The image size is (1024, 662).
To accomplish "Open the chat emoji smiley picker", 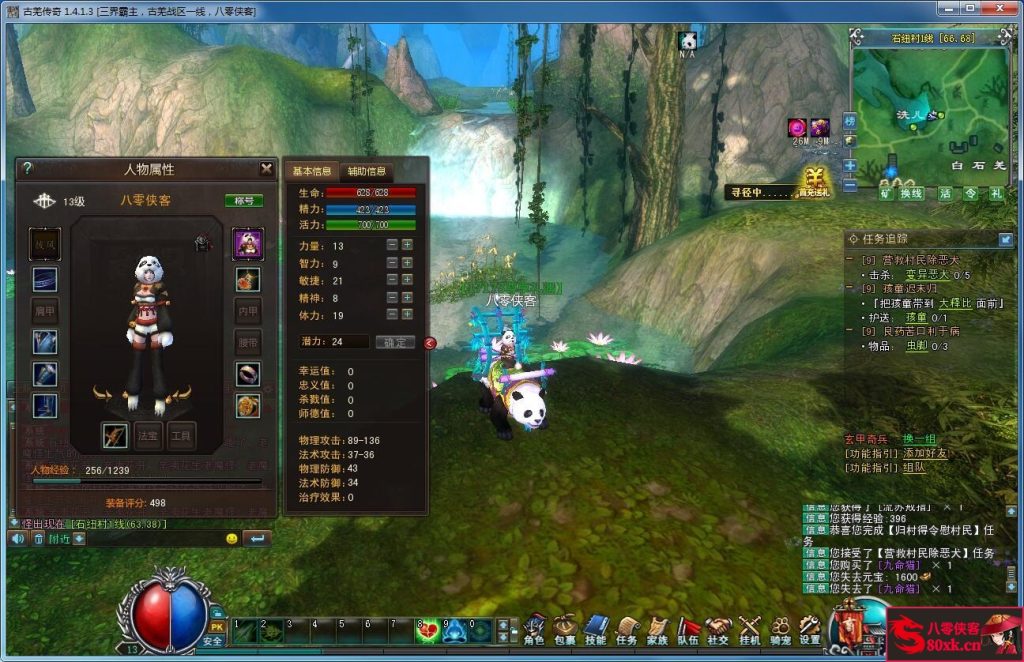I will pyautogui.click(x=231, y=539).
